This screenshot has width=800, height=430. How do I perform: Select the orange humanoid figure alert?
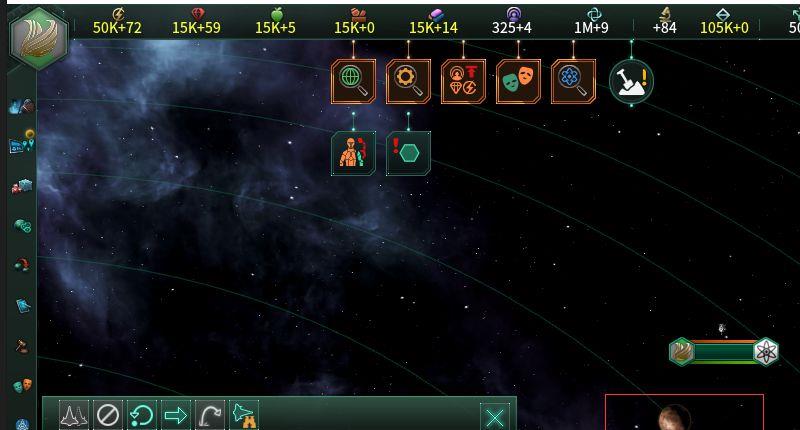[353, 153]
